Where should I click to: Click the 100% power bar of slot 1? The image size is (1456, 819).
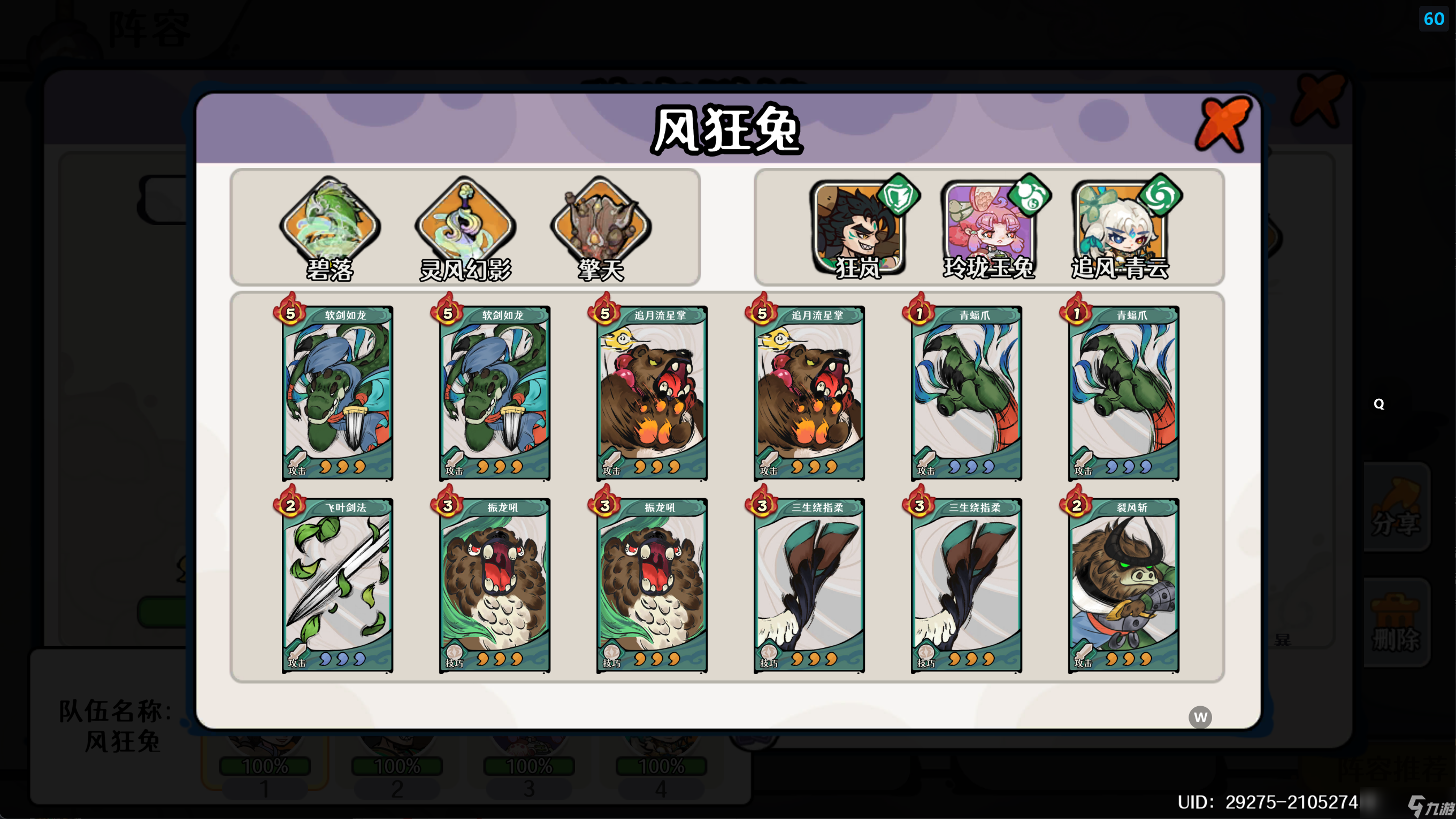pos(265,766)
